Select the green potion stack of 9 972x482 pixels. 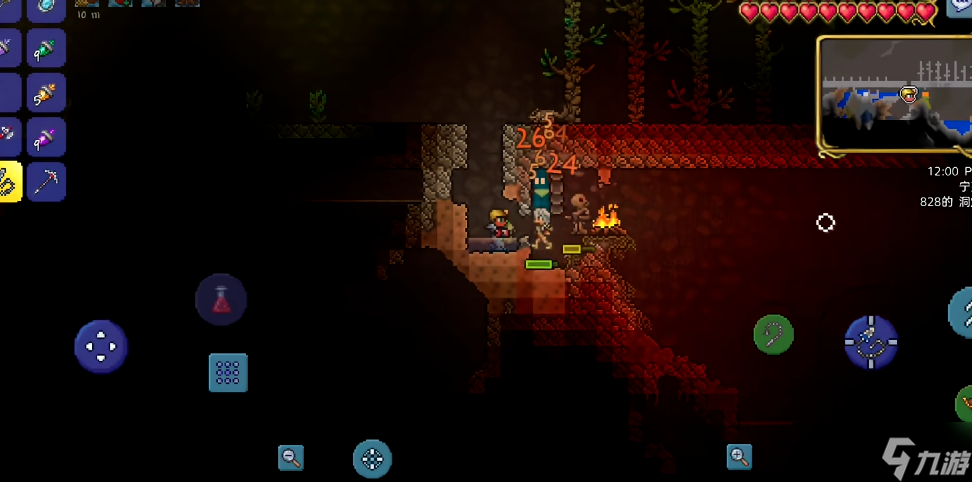46,48
